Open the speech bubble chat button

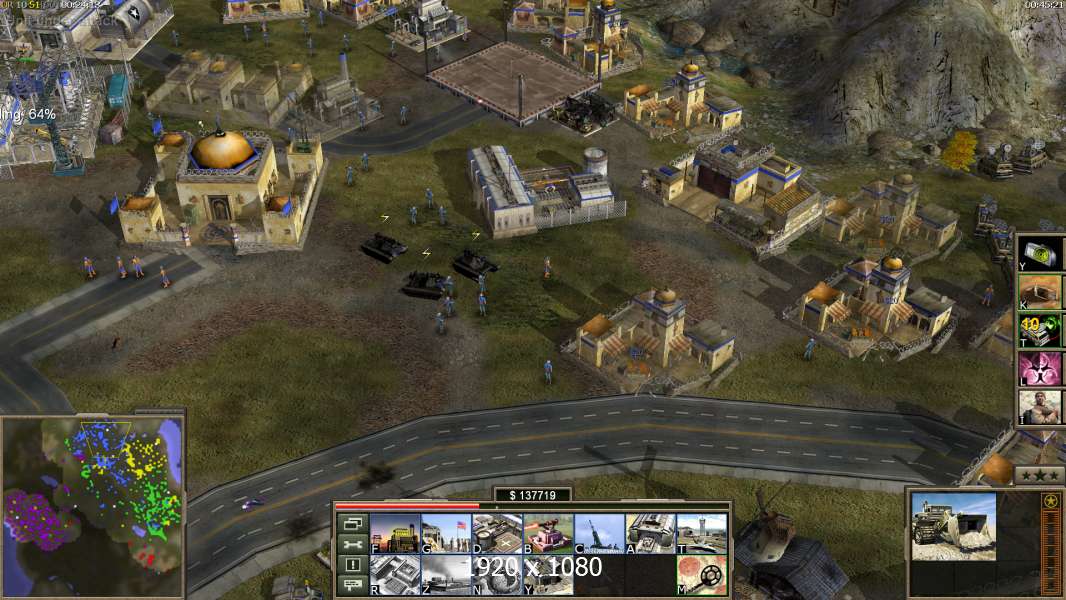352,586
